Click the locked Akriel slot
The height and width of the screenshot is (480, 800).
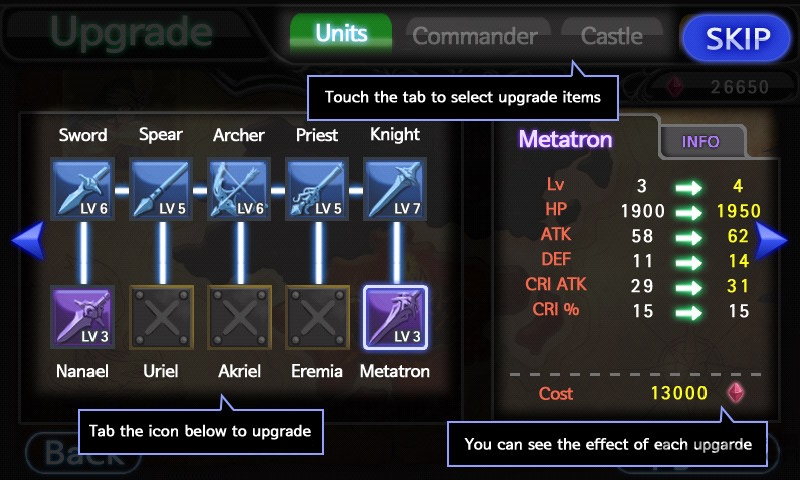[239, 317]
